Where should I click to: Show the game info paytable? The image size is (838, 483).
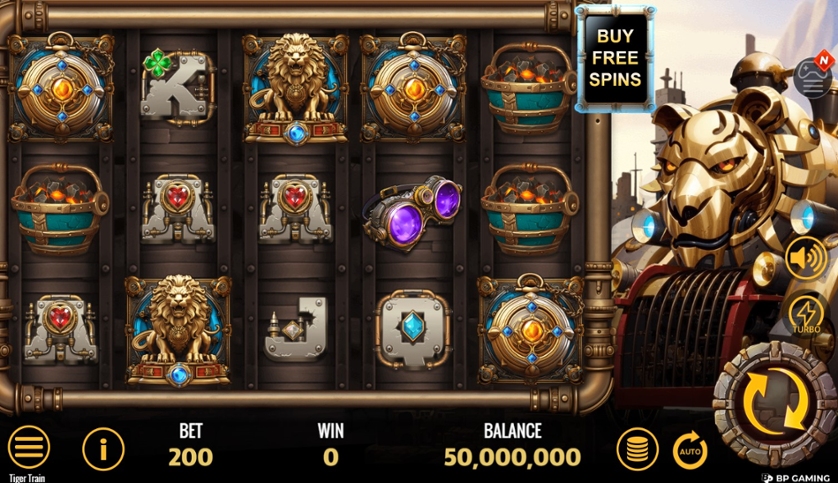pos(102,449)
